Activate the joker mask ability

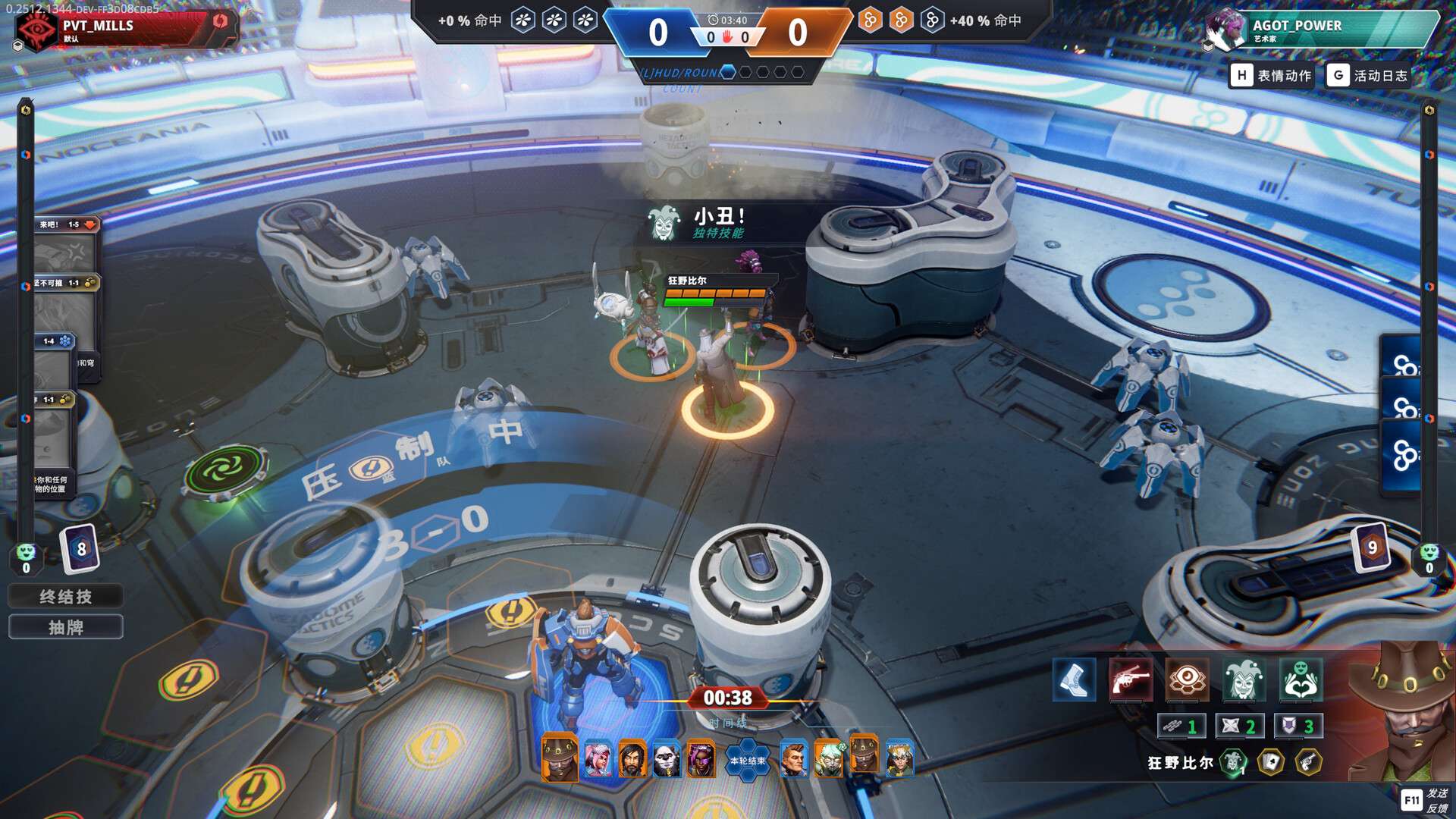pos(1244,679)
